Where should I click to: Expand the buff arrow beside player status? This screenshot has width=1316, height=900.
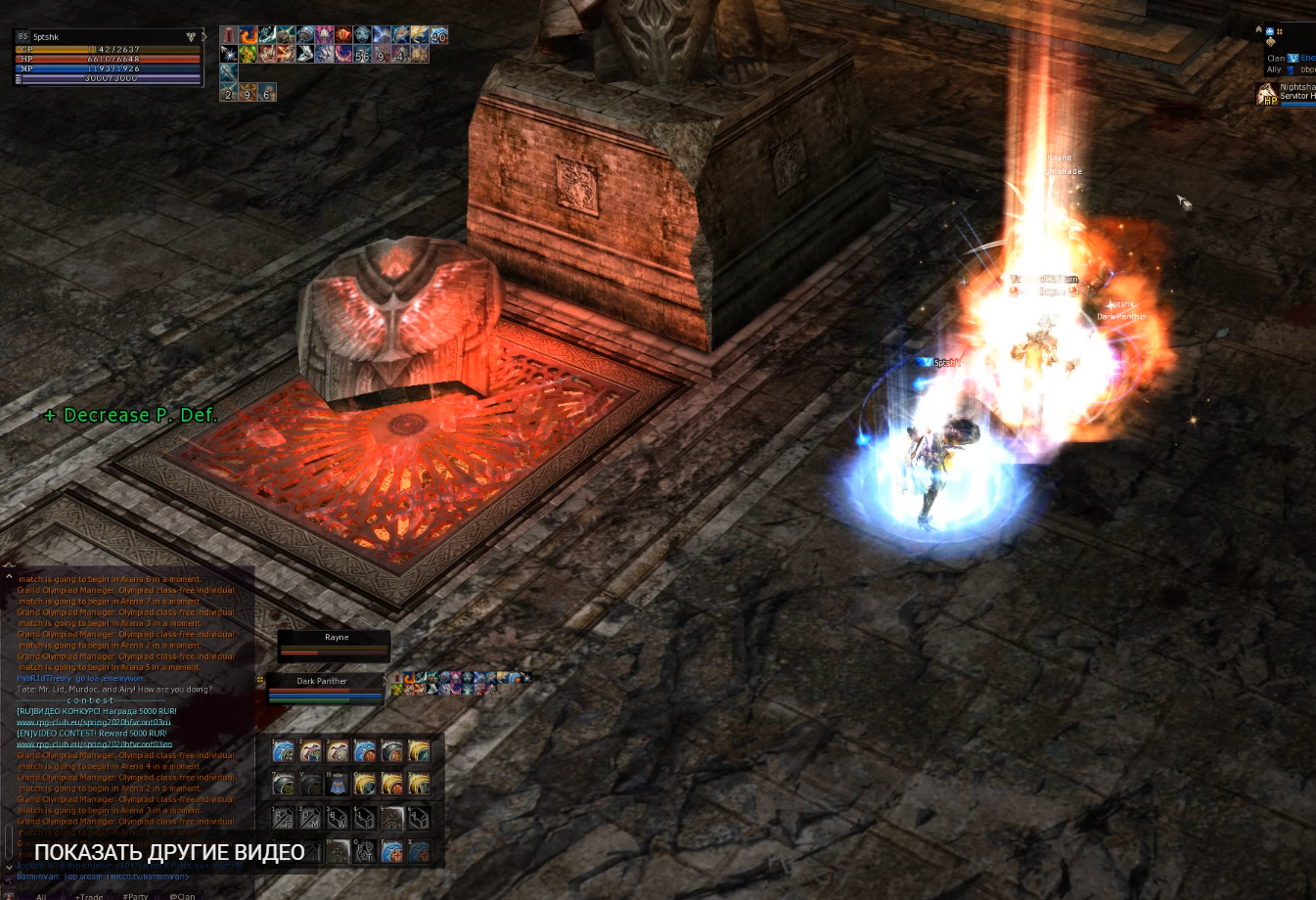click(x=204, y=37)
